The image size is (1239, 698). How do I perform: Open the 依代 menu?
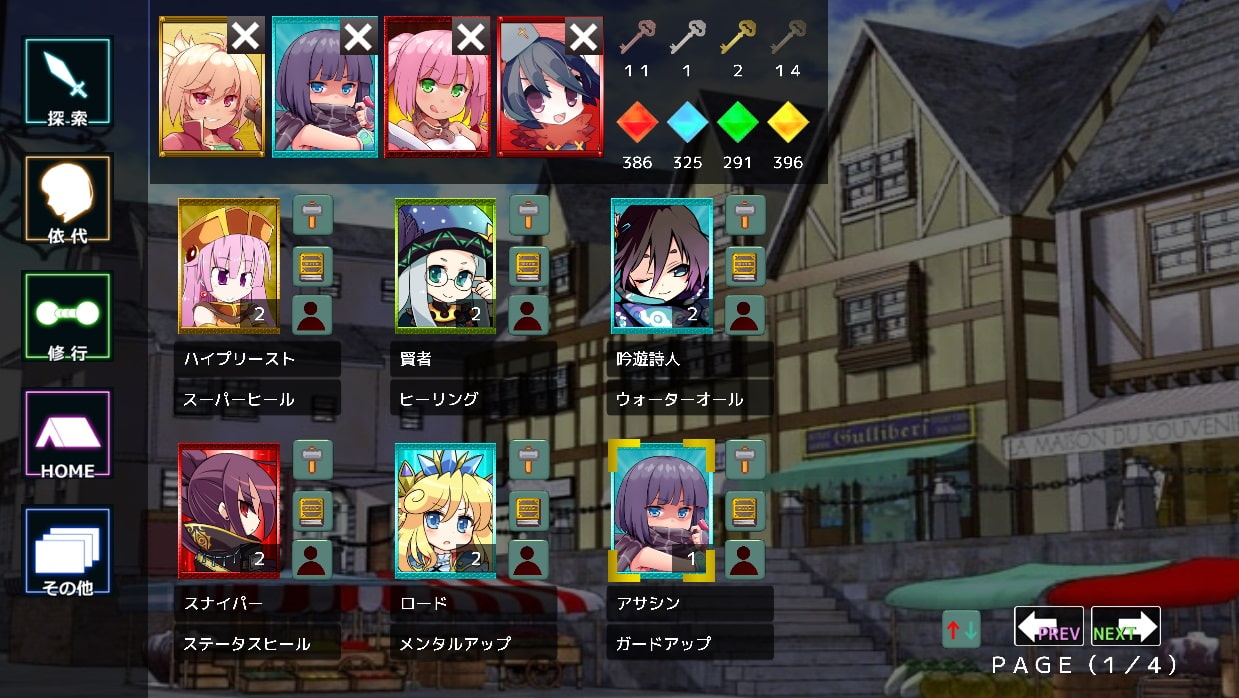tap(67, 199)
